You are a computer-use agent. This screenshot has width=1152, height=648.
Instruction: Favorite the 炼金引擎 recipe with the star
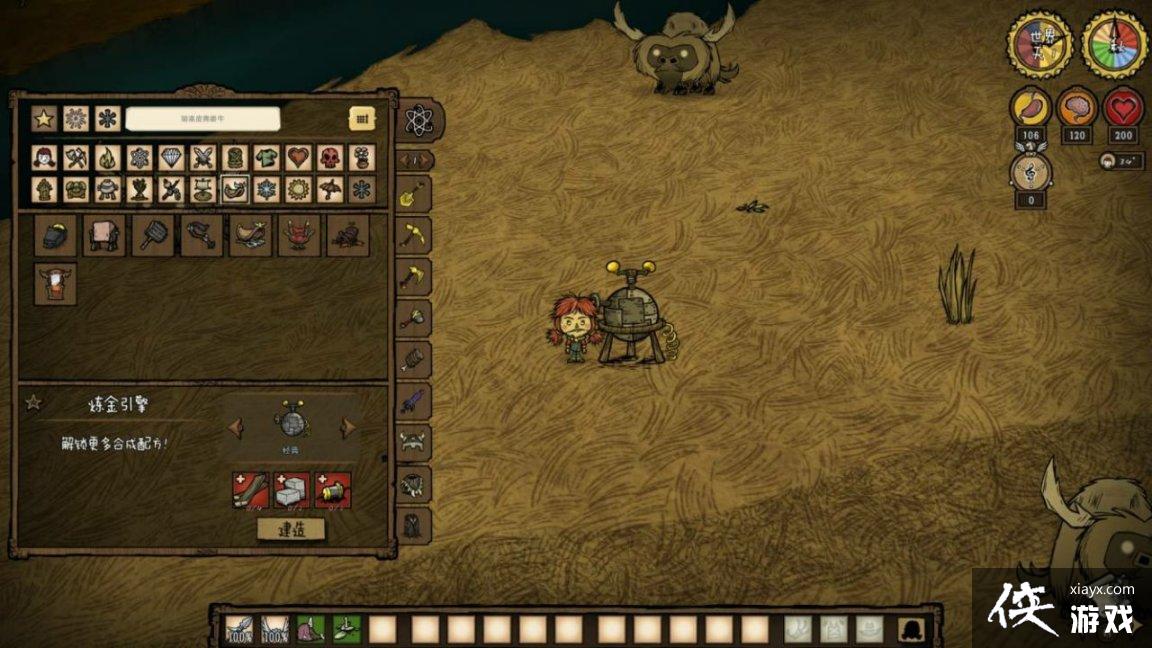33,402
